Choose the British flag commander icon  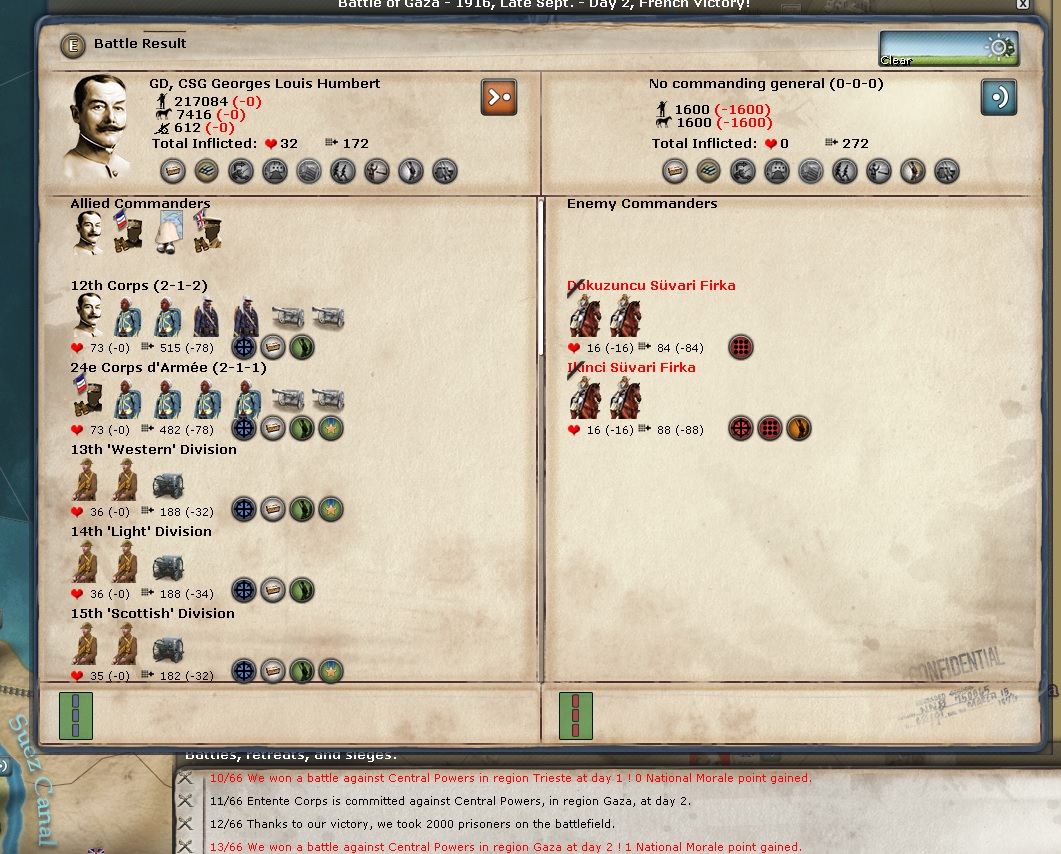207,232
